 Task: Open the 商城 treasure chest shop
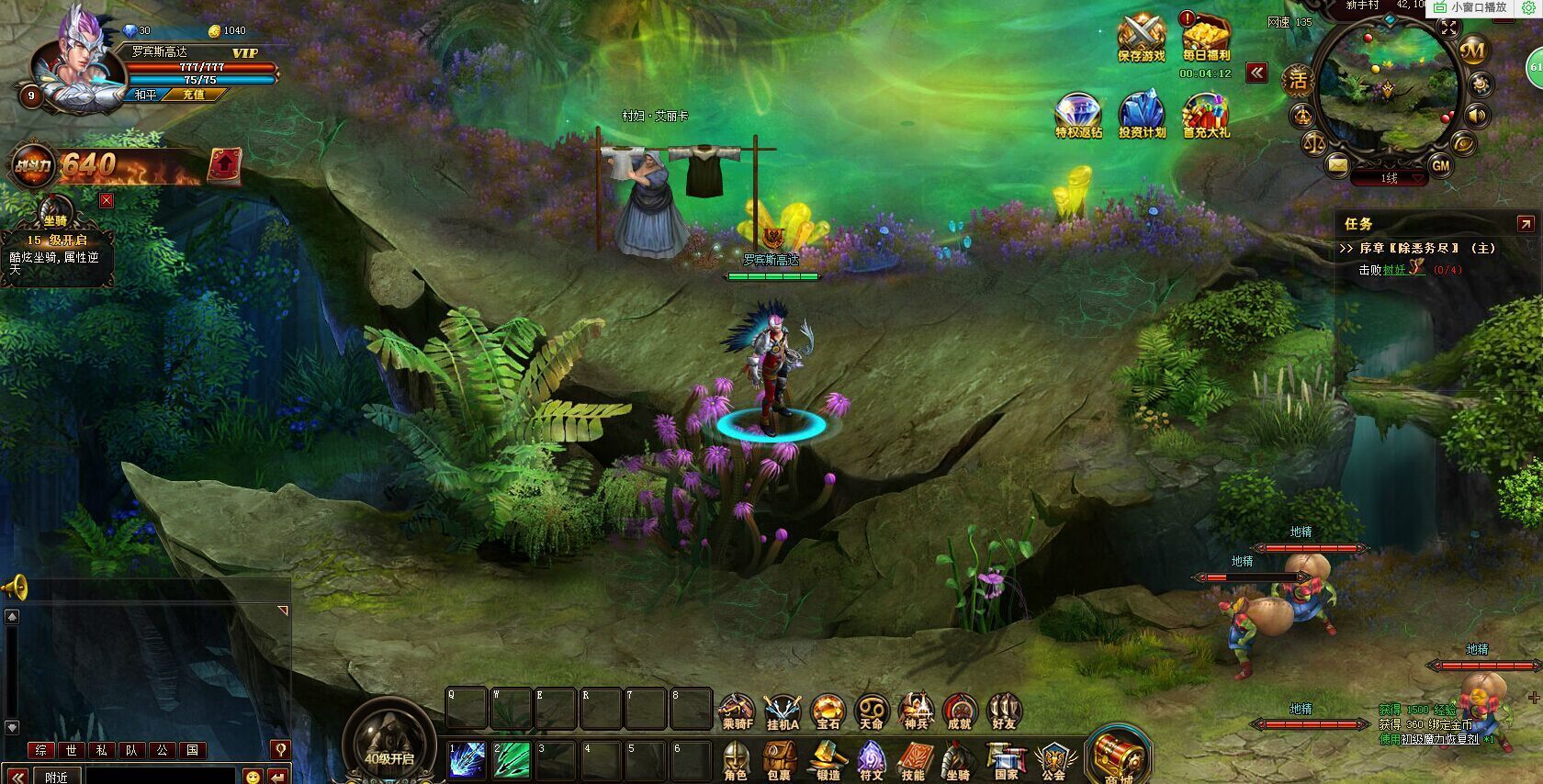click(x=1118, y=756)
